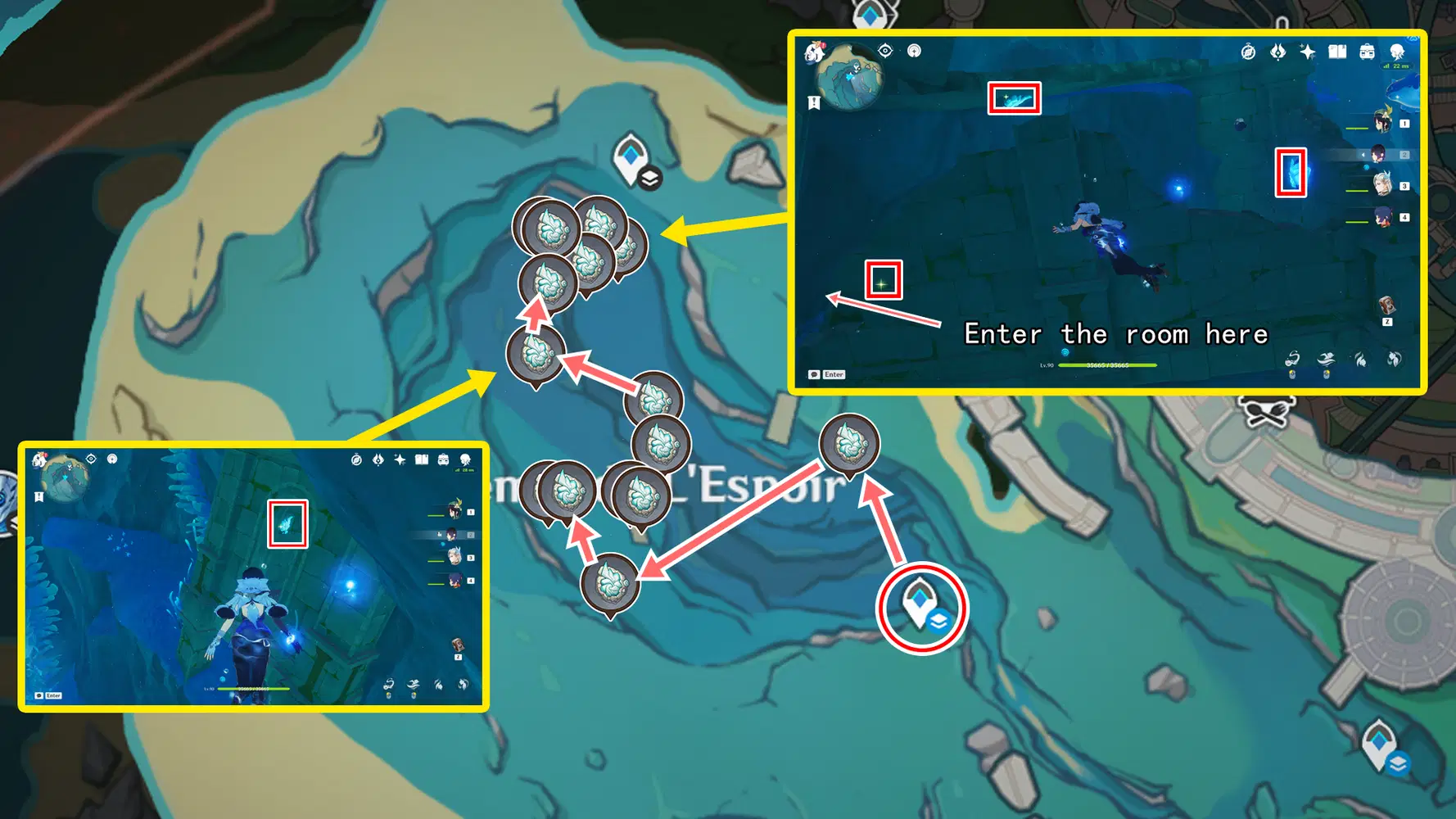Click the green HP bar showing 35665/35665

1108,365
